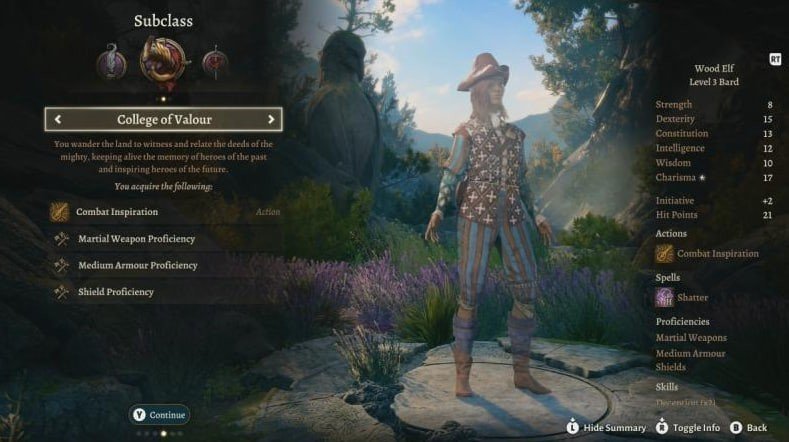The image size is (789, 442).
Task: Click the College of Valour subclass title
Action: click(164, 120)
